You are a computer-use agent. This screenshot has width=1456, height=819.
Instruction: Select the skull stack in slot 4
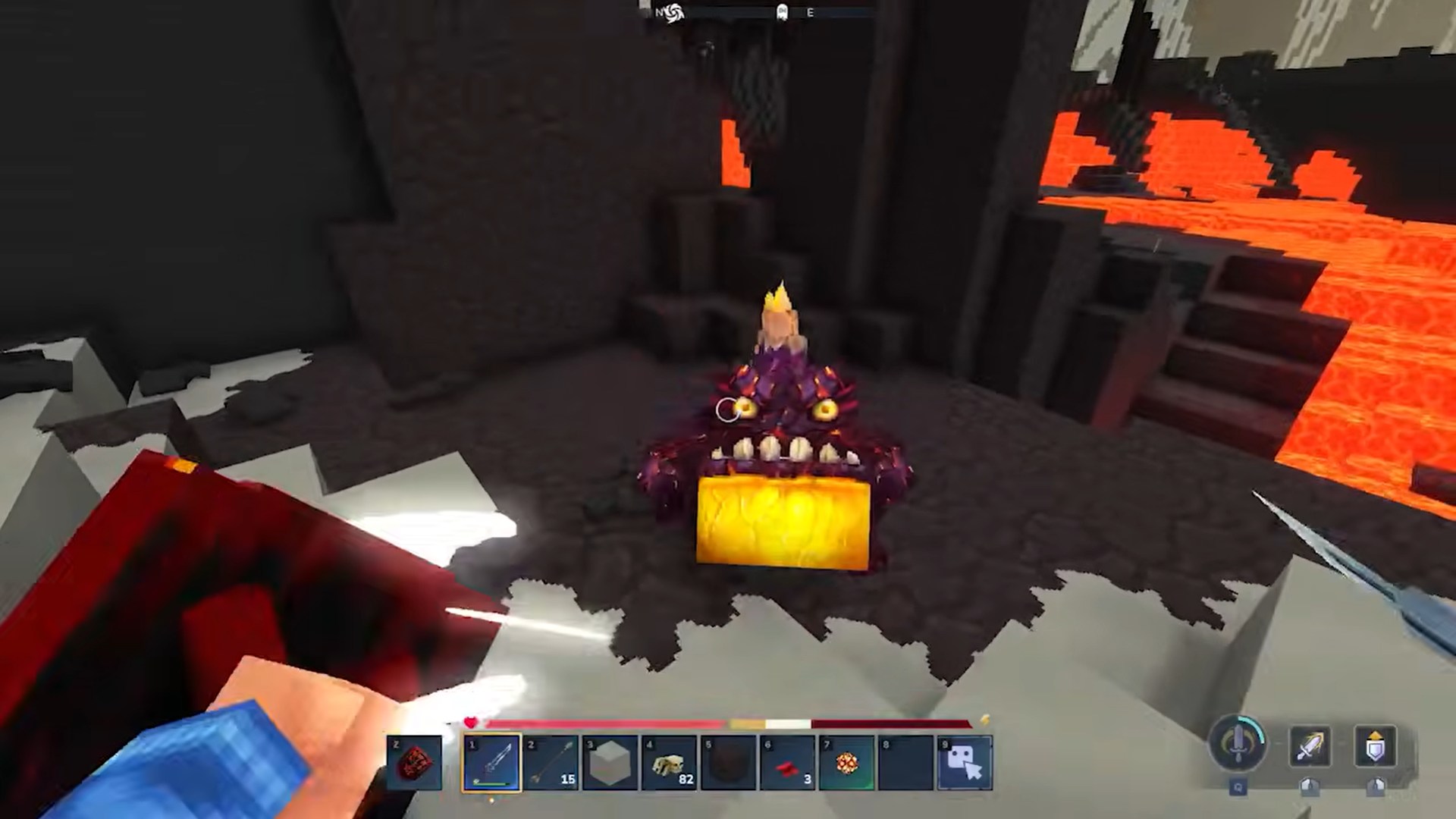[669, 762]
